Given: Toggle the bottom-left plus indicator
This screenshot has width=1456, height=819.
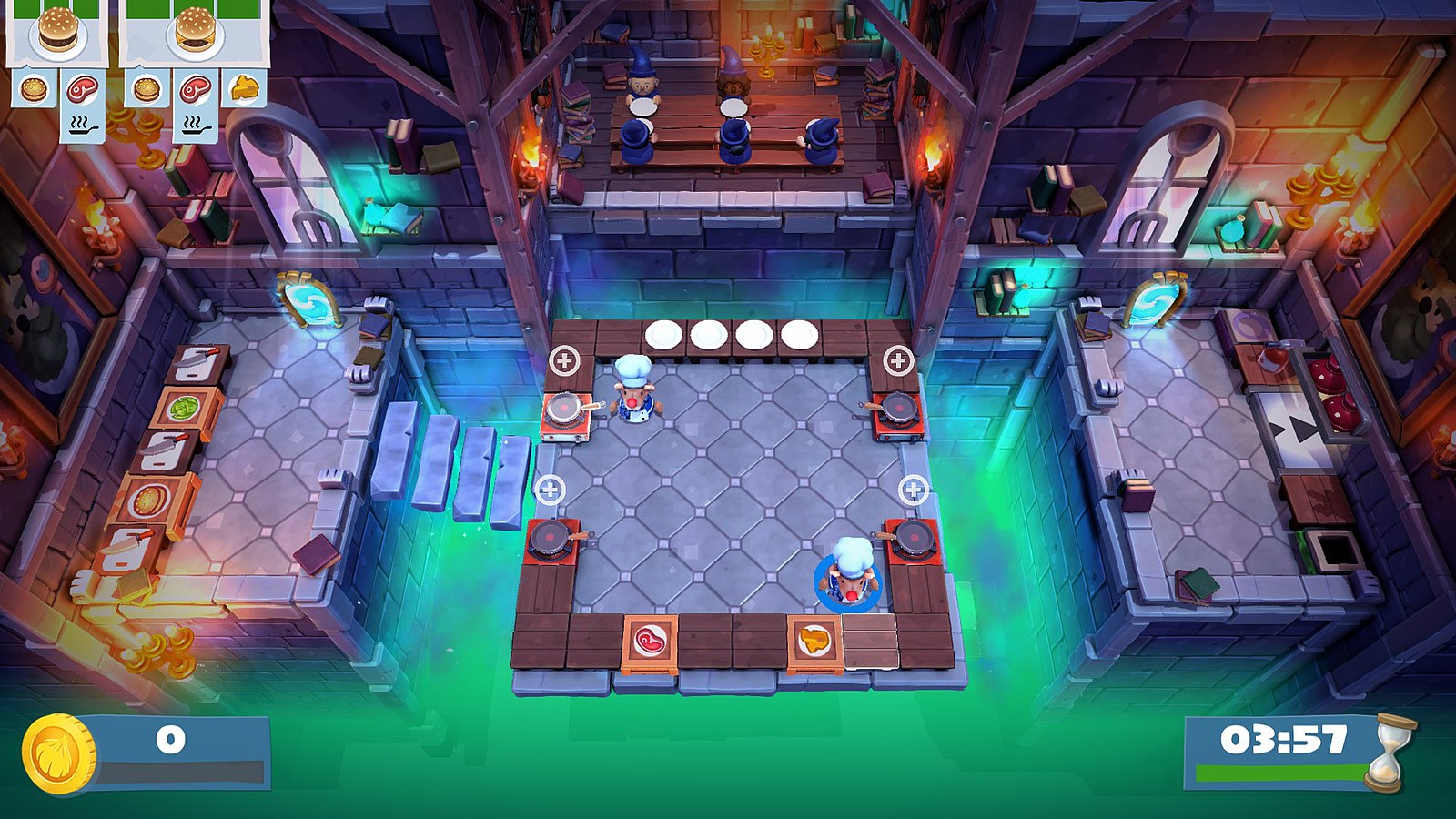Looking at the screenshot, I should [550, 489].
